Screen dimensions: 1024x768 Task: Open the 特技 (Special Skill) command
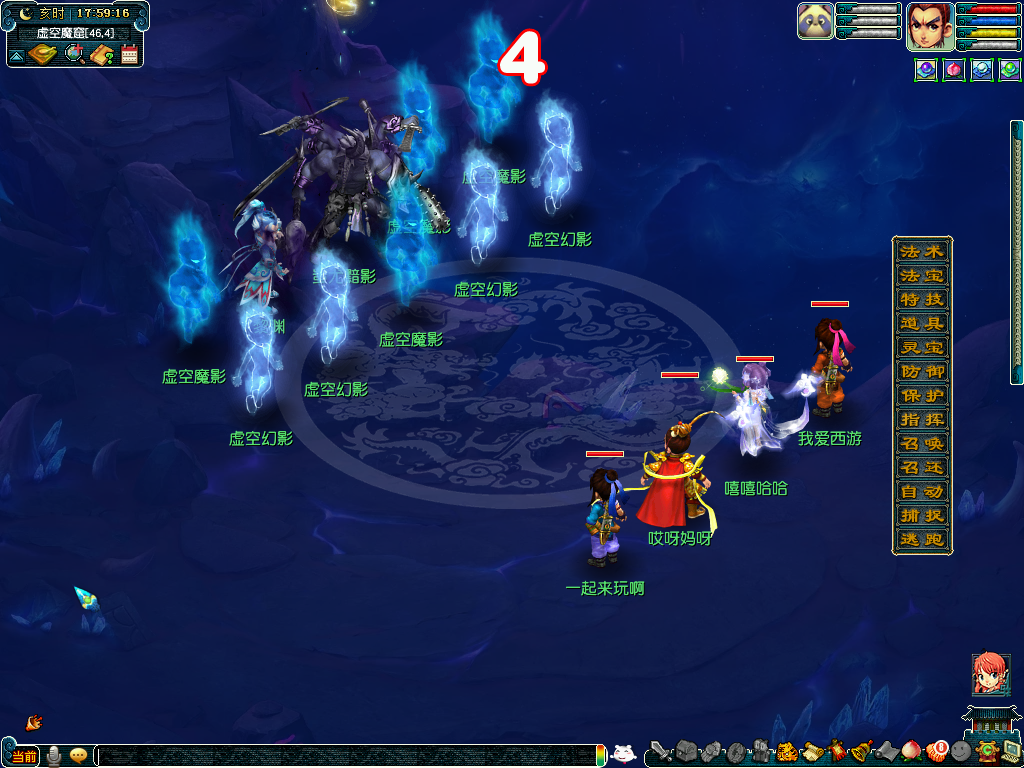pyautogui.click(x=922, y=299)
